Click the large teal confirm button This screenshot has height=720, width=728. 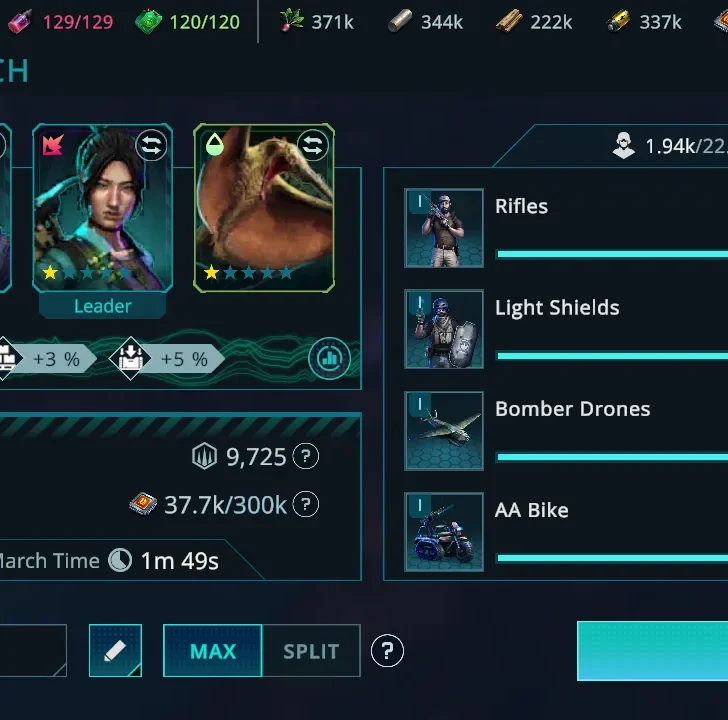pos(653,651)
